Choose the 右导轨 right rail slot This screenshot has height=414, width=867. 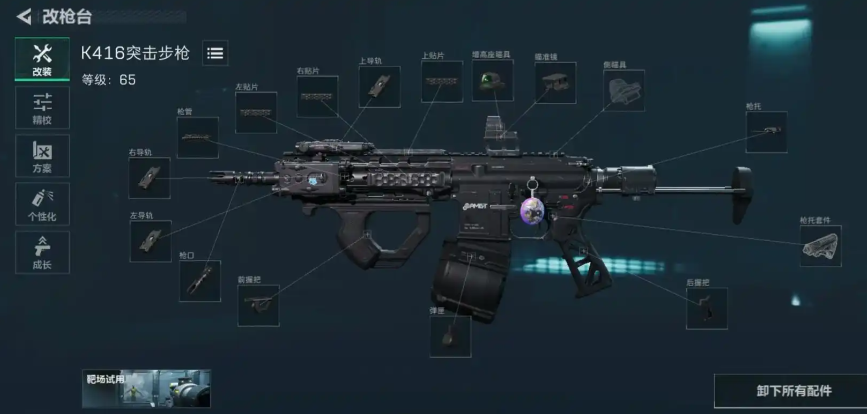tap(149, 177)
